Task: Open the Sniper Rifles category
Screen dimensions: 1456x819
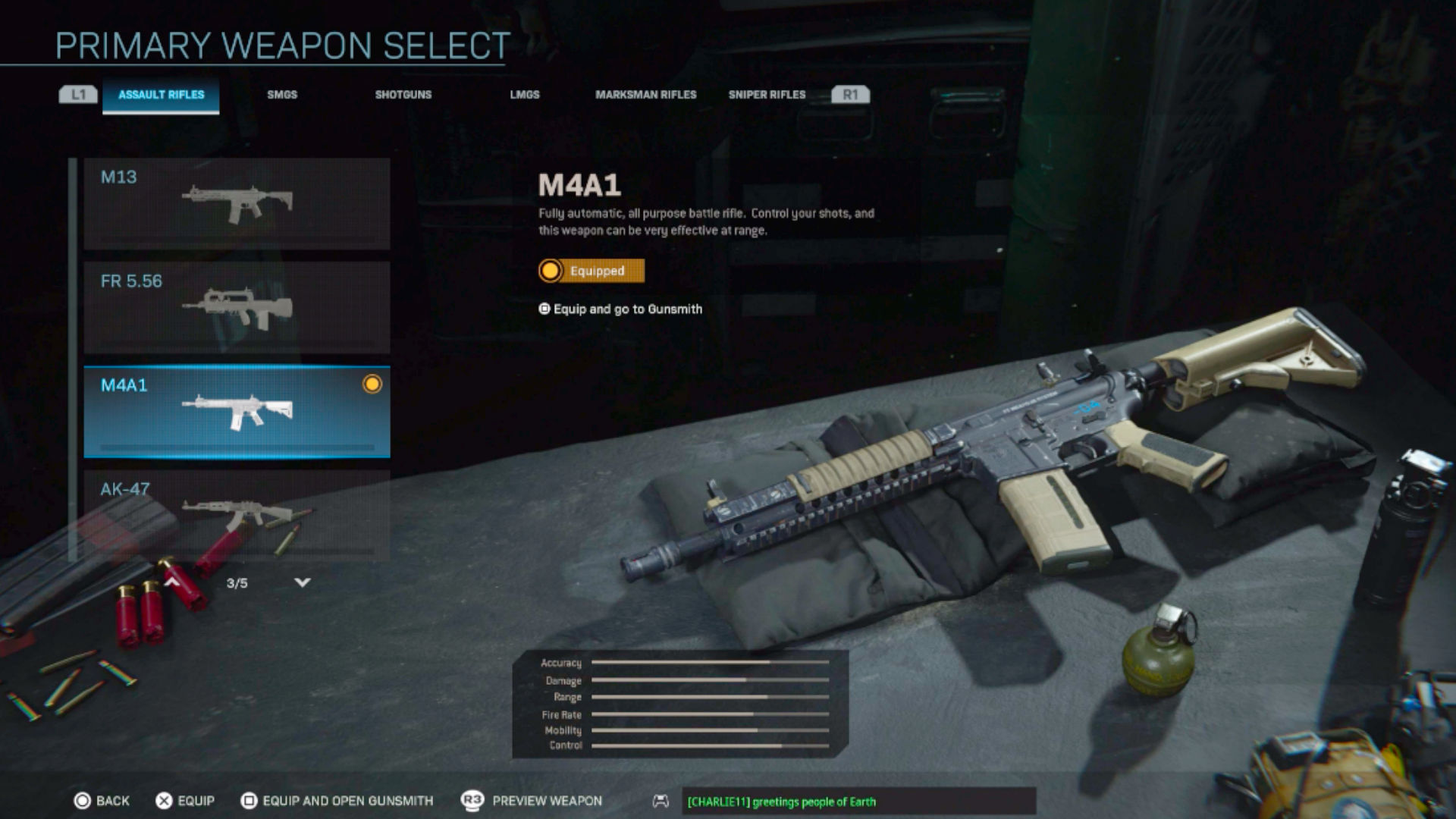Action: point(767,95)
